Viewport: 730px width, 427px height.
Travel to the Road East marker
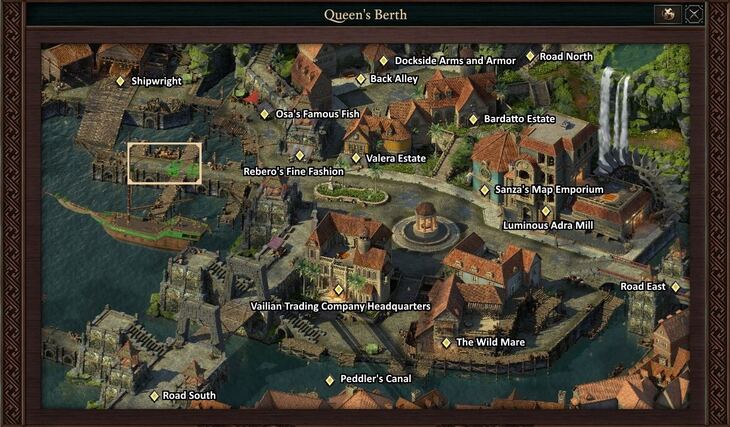[x=676, y=287]
